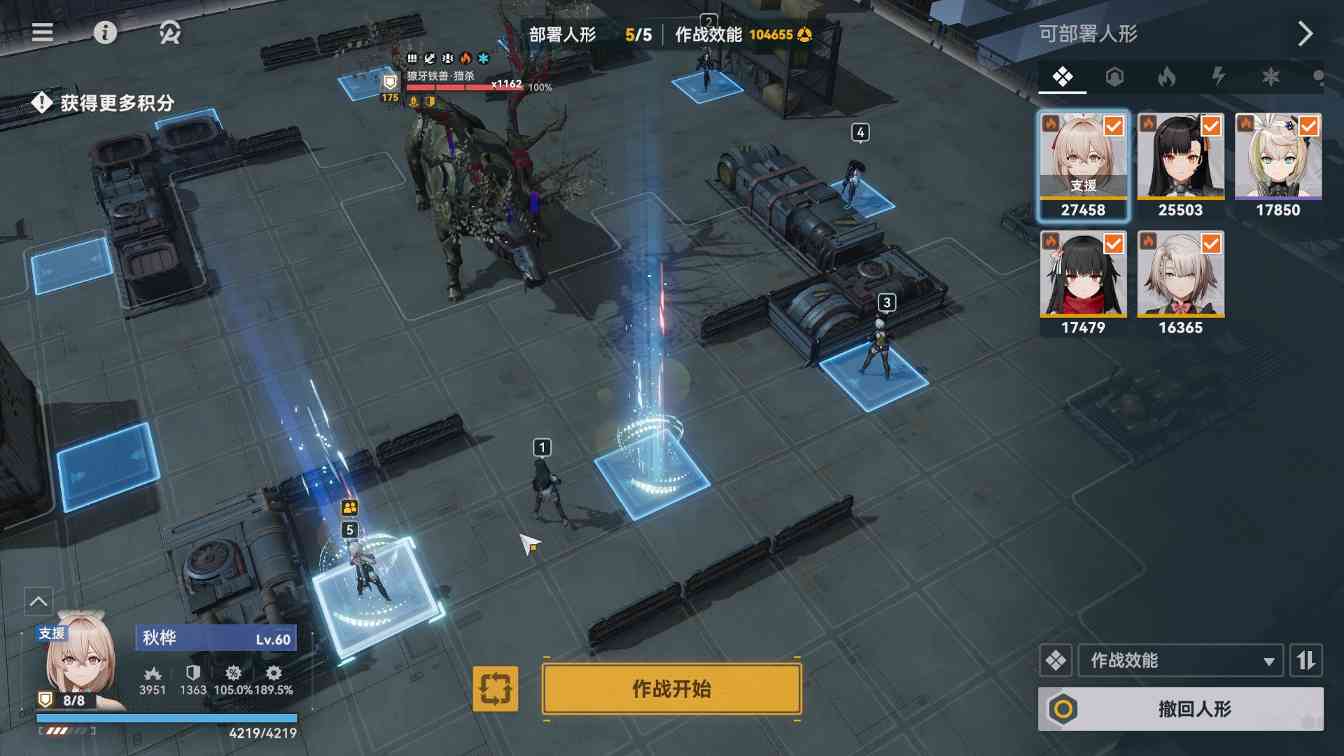Uncheck the orange checkbox on 支援 character card
Viewport: 1344px width, 756px height.
coord(1112,126)
